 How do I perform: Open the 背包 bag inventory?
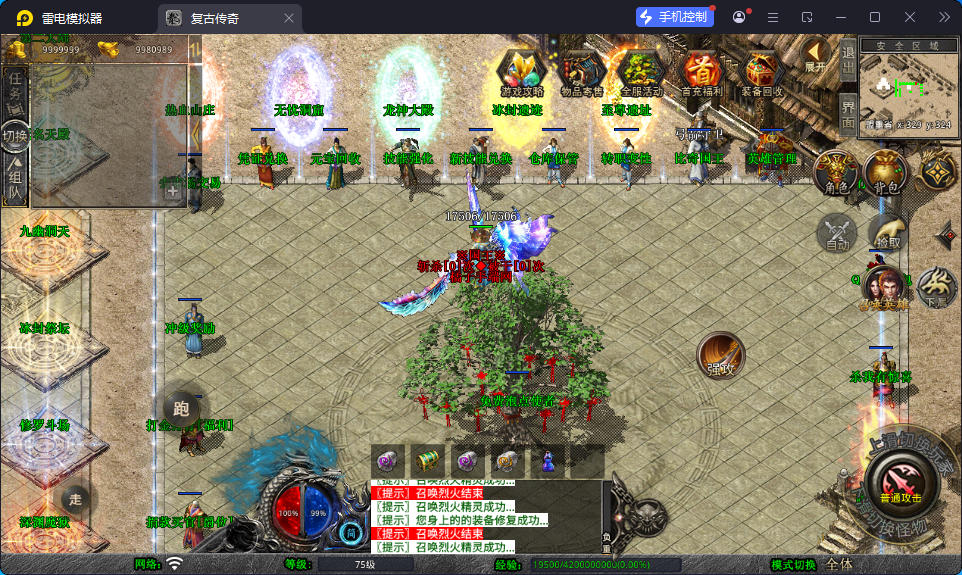pyautogui.click(x=885, y=173)
